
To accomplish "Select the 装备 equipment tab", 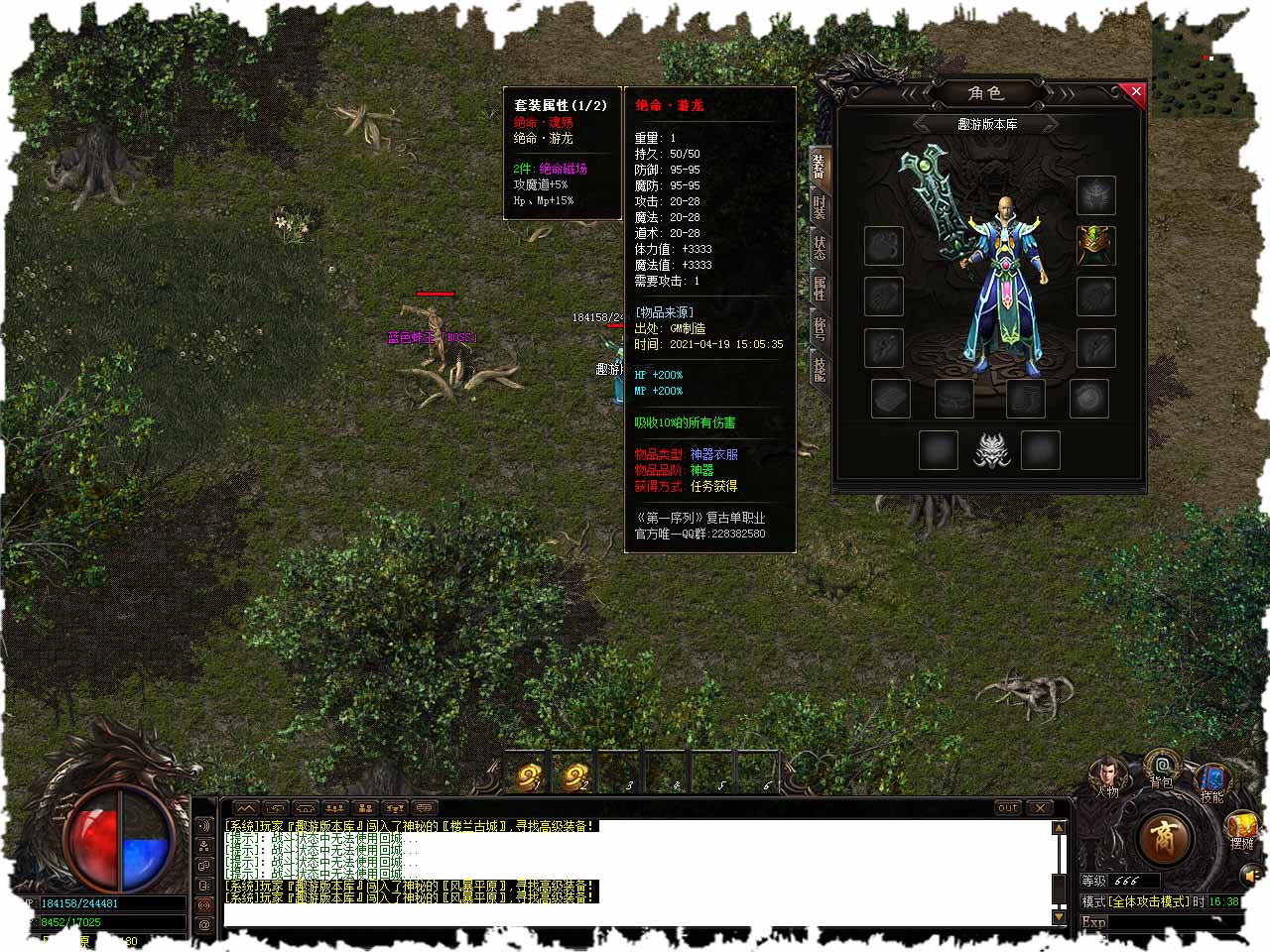I will click(820, 166).
